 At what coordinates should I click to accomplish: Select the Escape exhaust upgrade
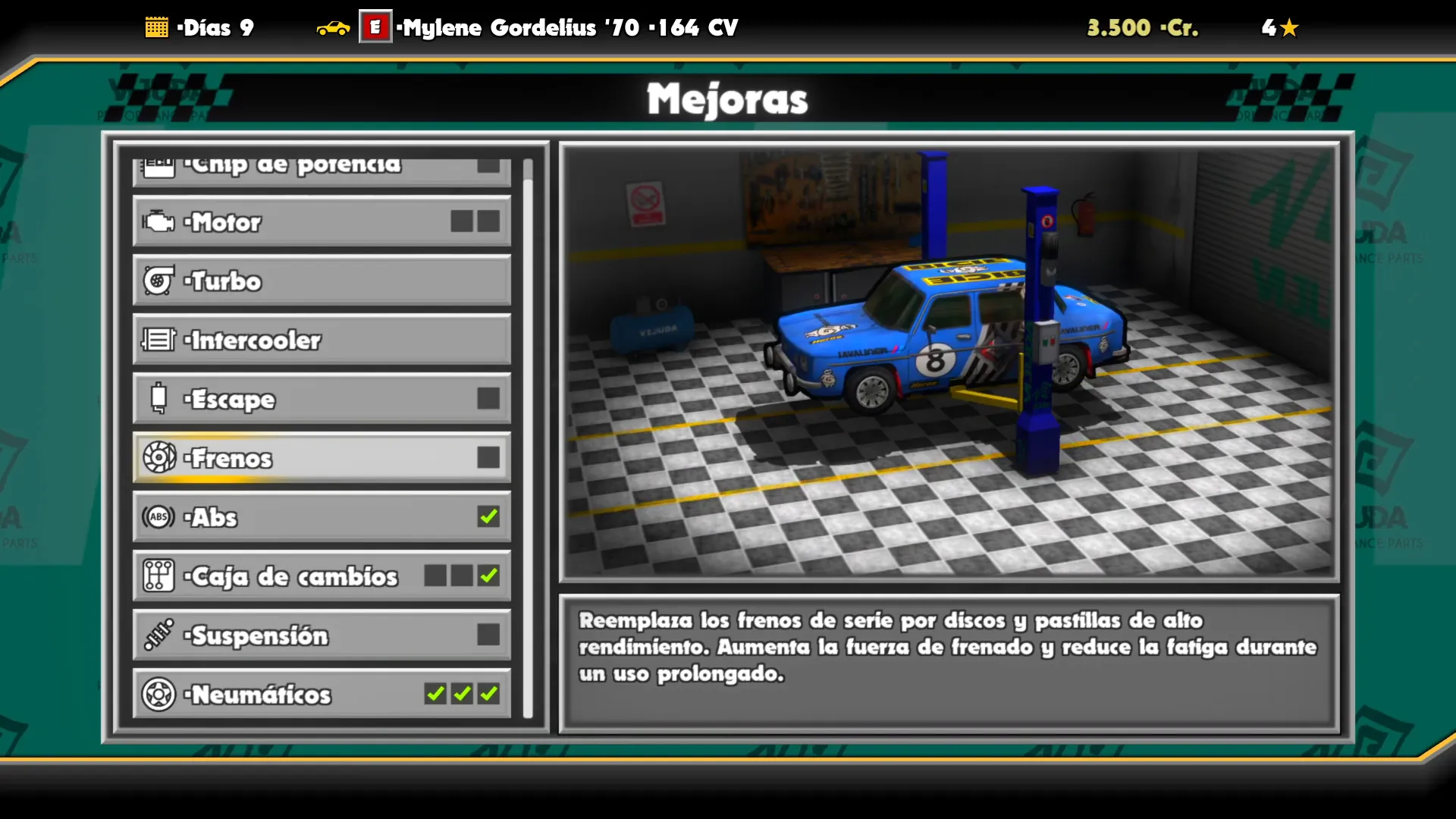pyautogui.click(x=322, y=399)
